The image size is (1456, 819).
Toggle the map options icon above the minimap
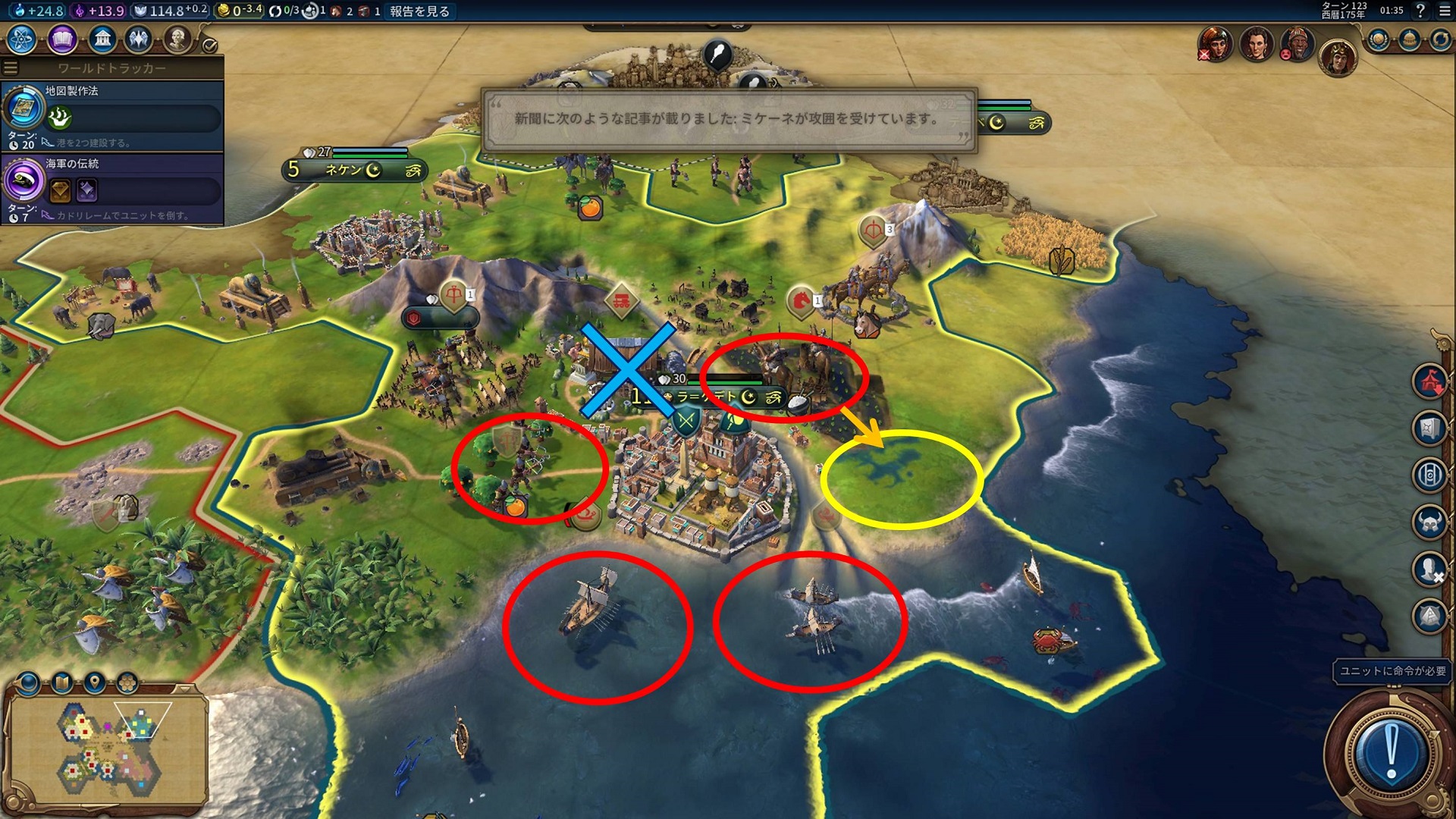pos(61,682)
